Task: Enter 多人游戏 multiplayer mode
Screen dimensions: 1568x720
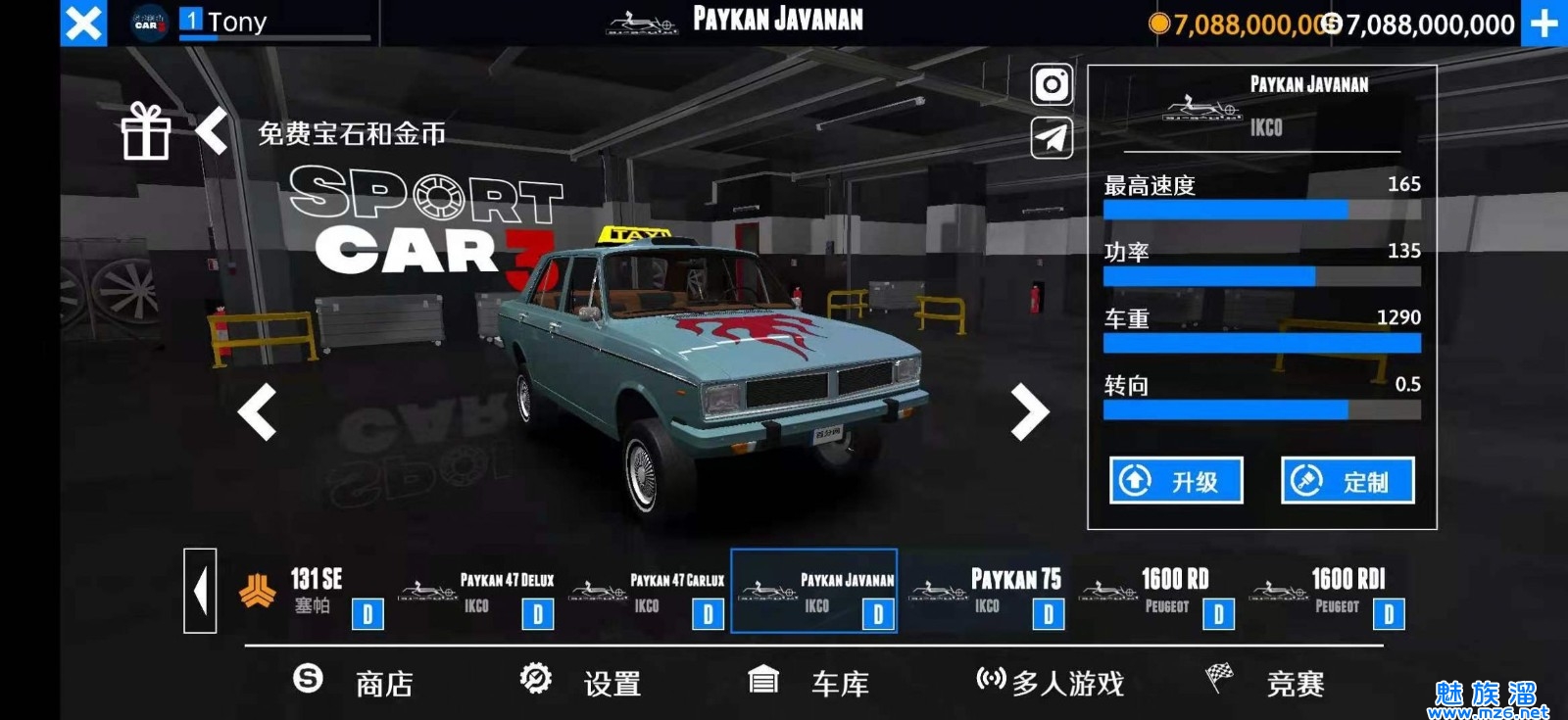Action: (1051, 683)
